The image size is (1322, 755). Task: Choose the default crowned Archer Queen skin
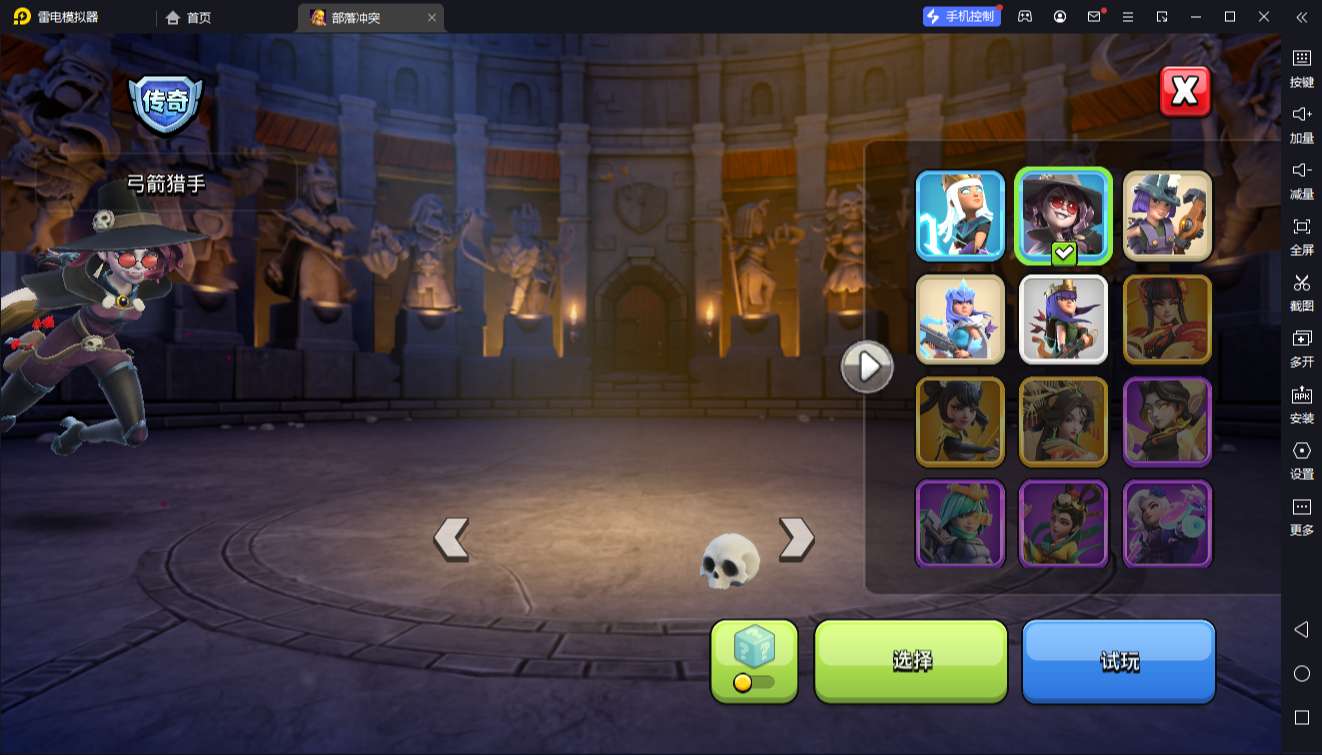[x=1063, y=319]
